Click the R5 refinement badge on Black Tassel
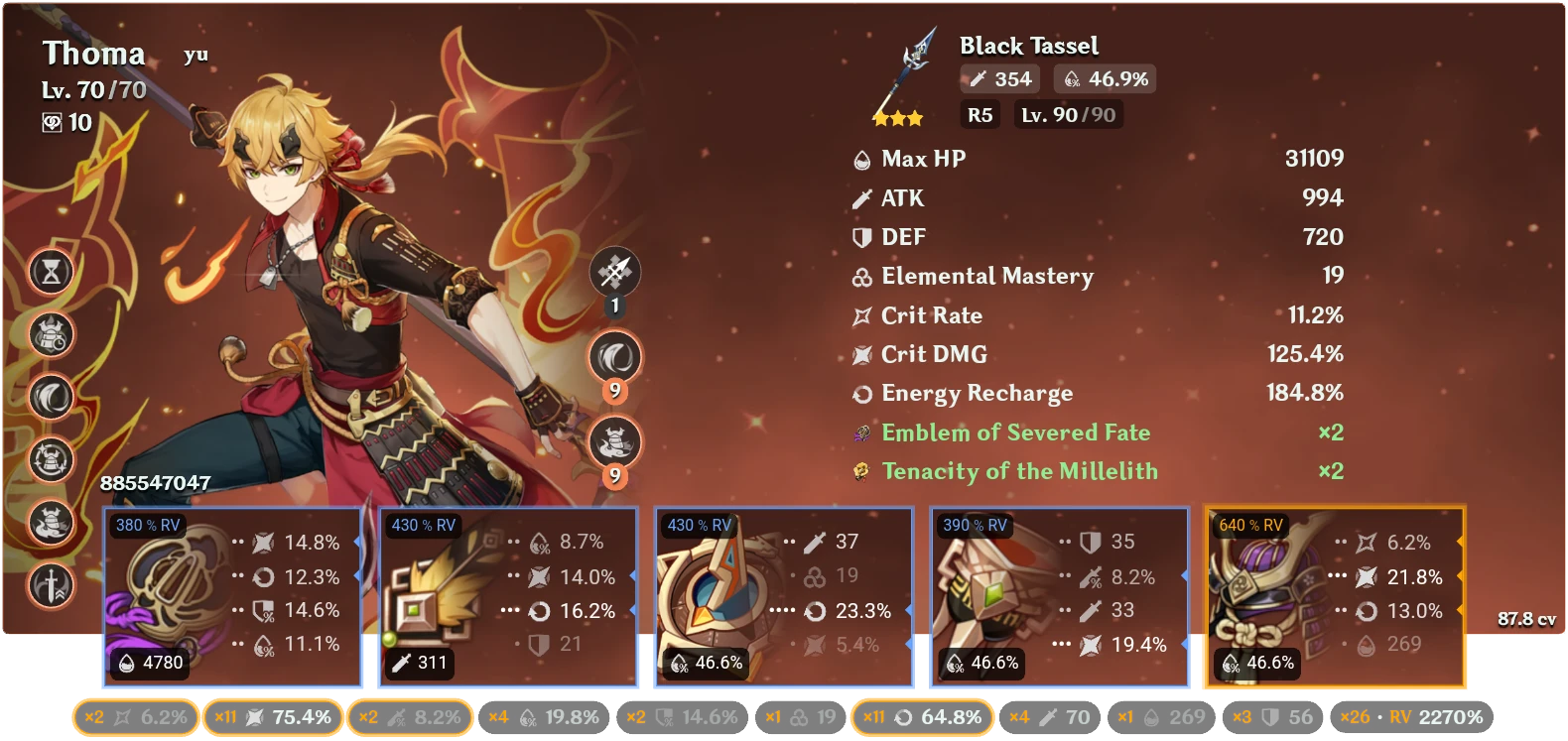1568x741 pixels. coord(979,115)
